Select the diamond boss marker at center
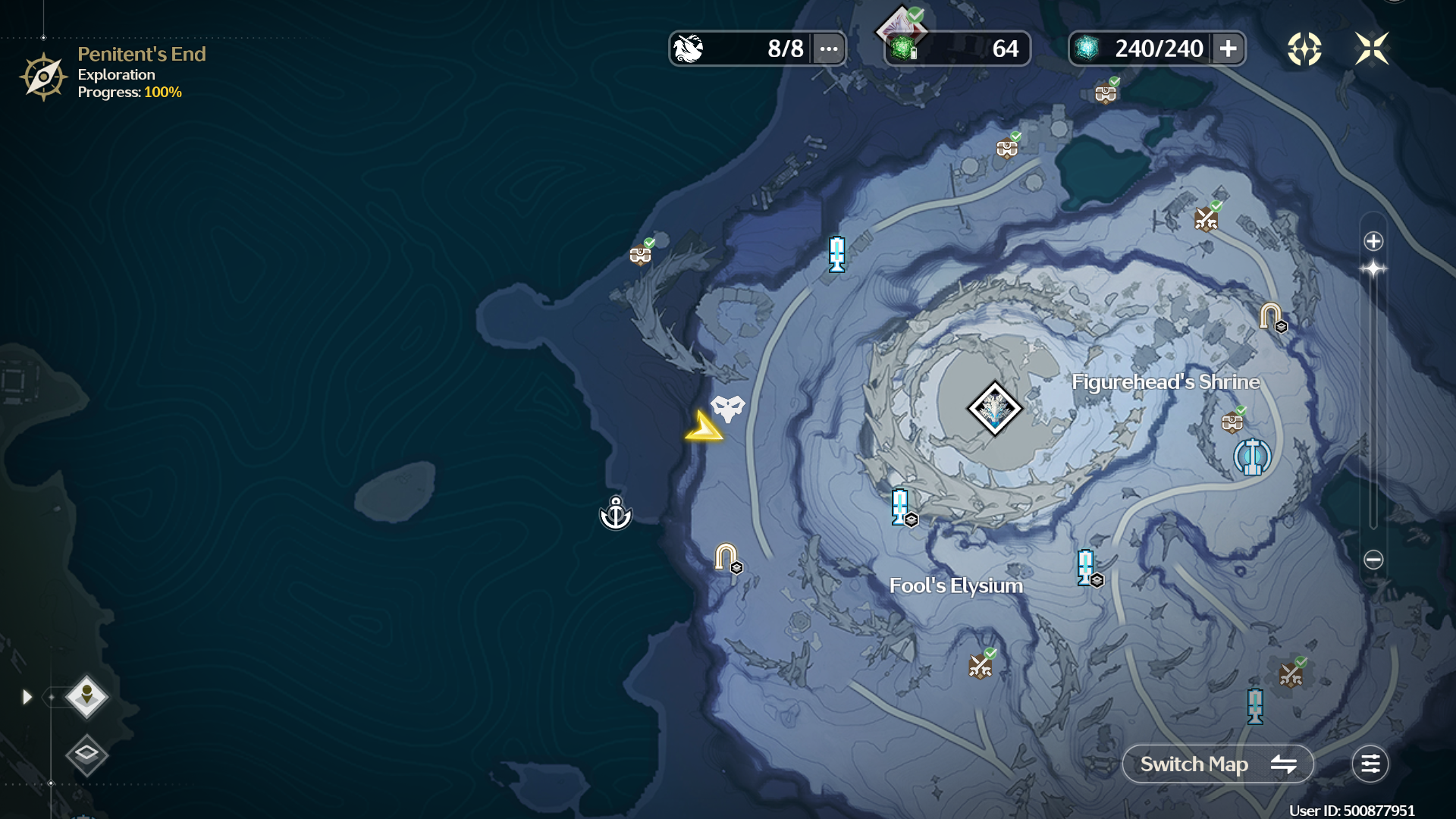 click(994, 409)
